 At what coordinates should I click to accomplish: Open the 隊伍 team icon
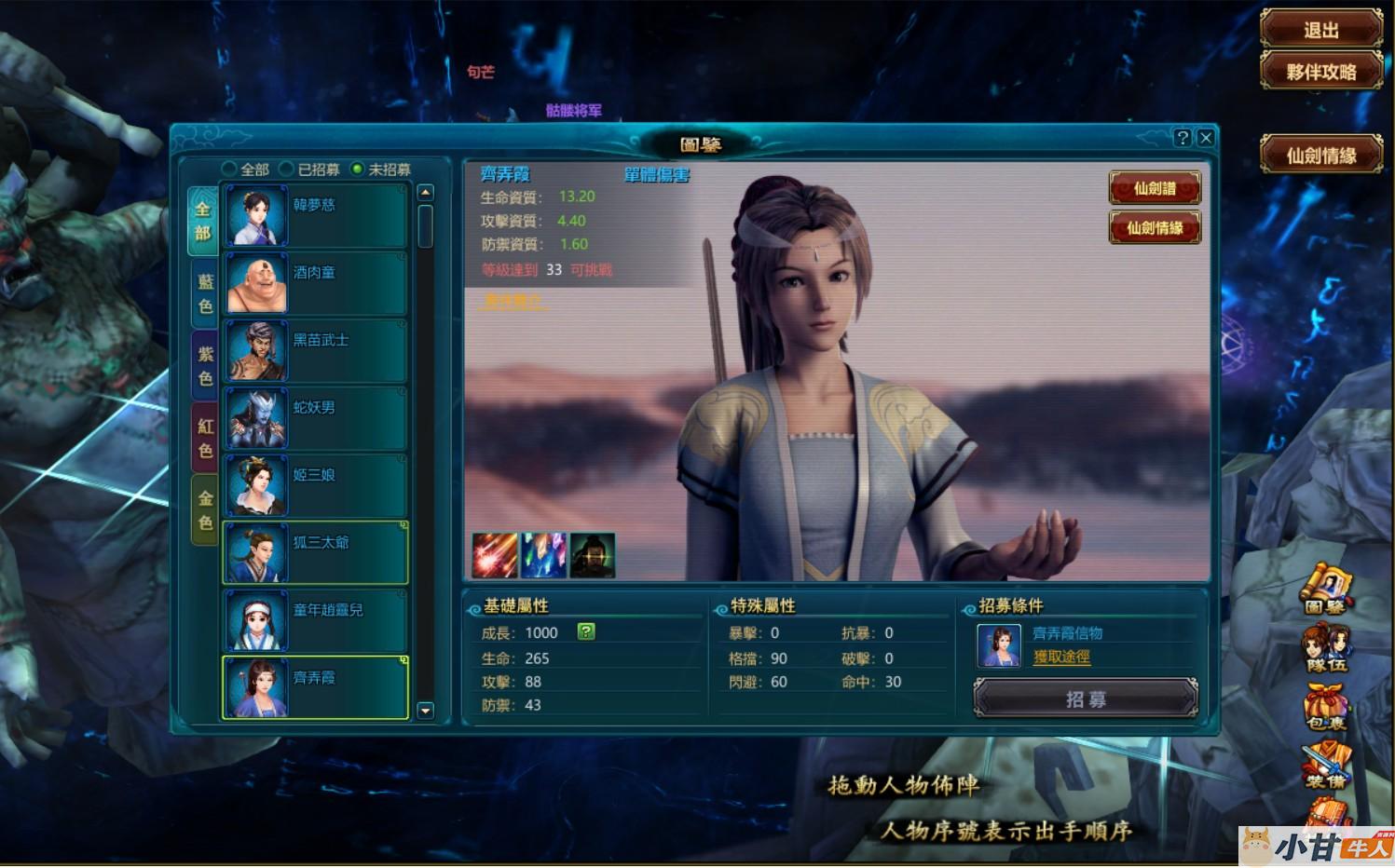[1326, 649]
